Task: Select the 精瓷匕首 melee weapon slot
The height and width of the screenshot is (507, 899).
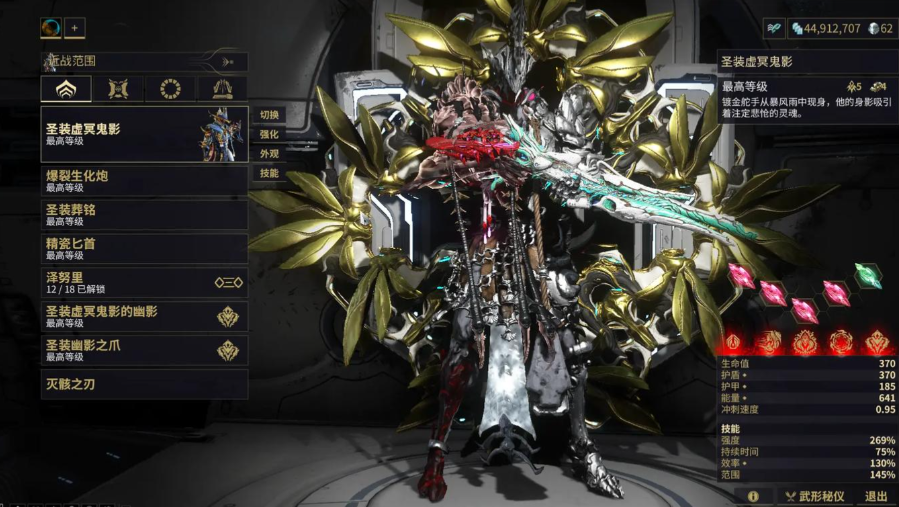Action: coord(145,248)
